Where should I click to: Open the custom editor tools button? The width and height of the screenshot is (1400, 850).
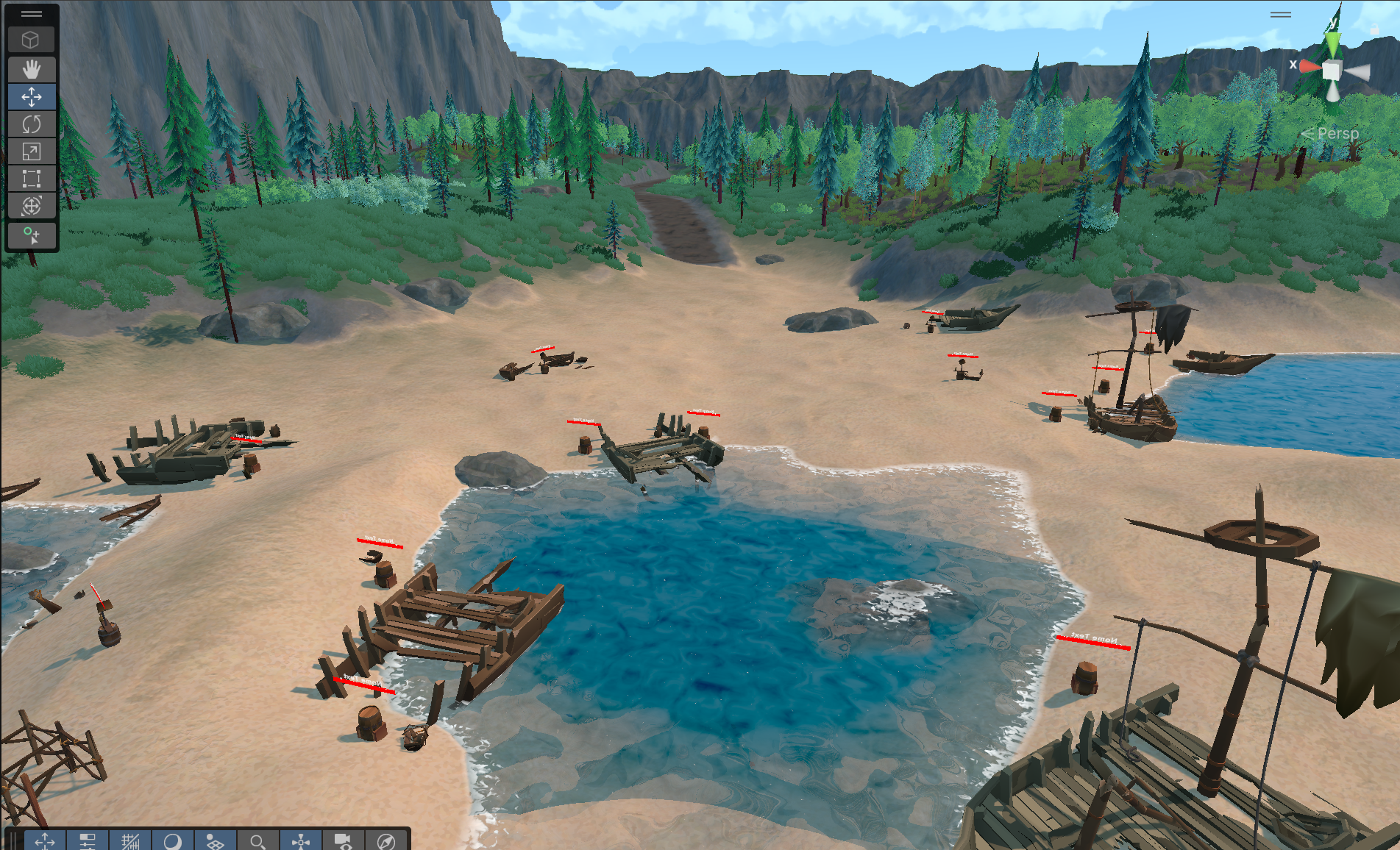point(31,236)
